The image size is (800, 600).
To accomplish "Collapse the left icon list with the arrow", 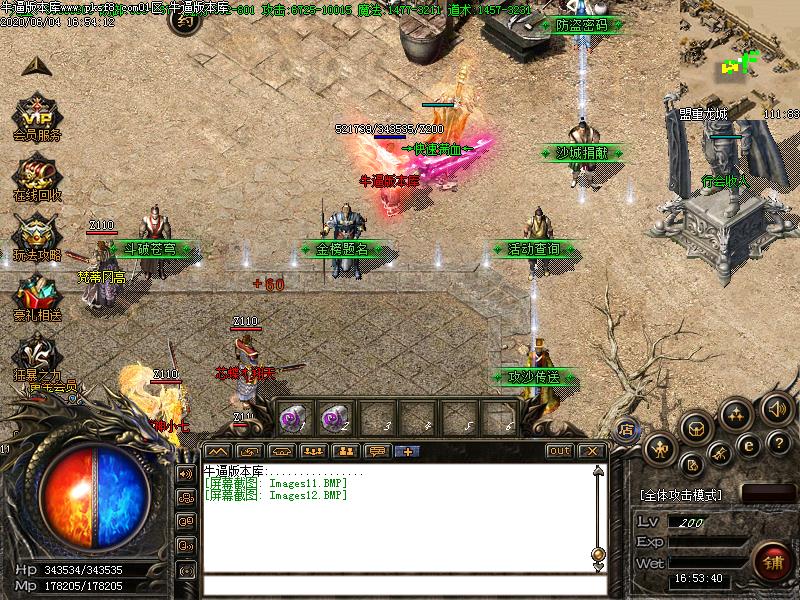I will (x=35, y=66).
